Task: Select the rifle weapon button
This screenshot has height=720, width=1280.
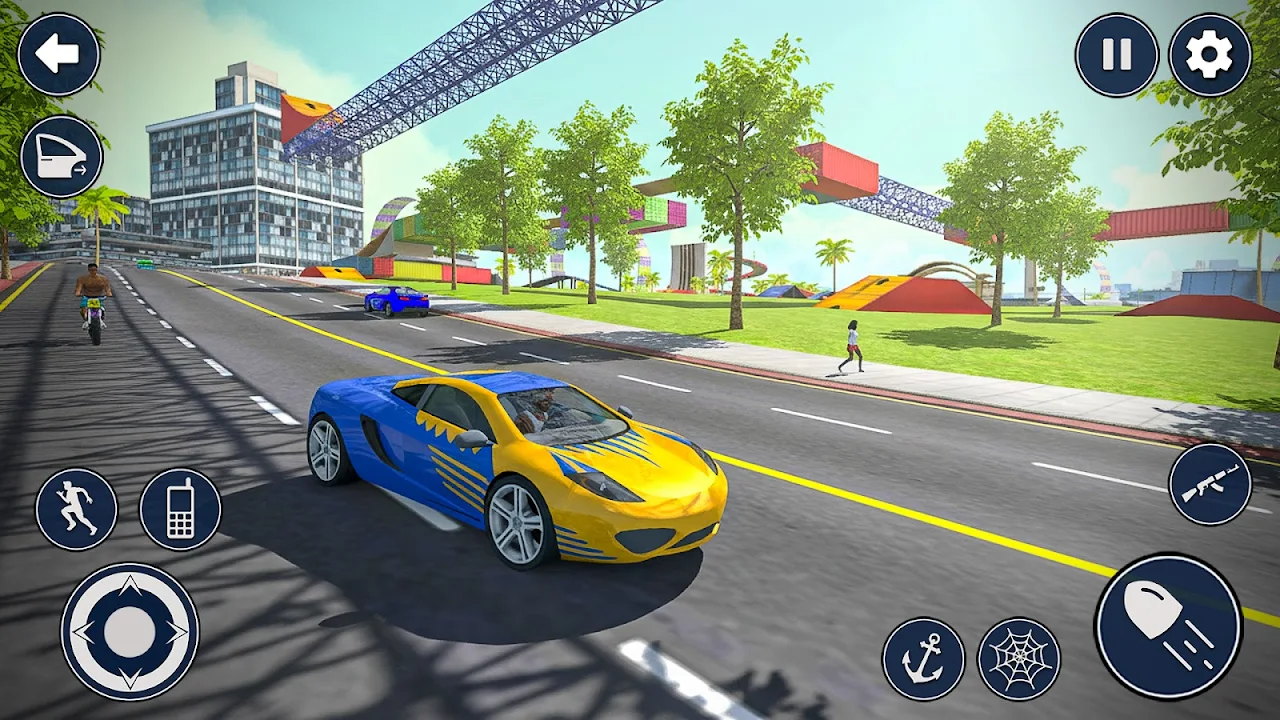Action: (x=1210, y=484)
